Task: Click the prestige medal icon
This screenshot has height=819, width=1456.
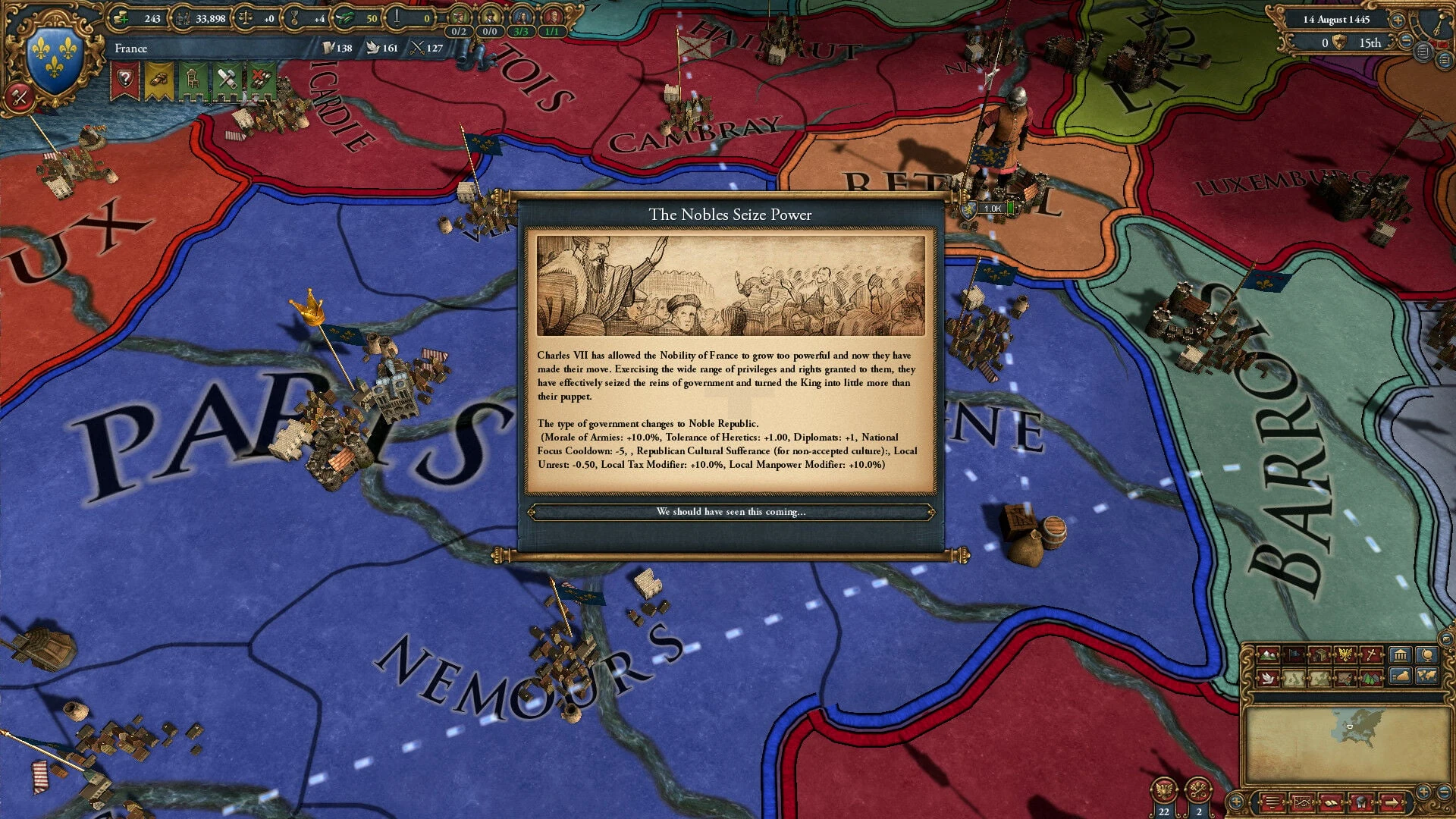Action: click(x=294, y=18)
